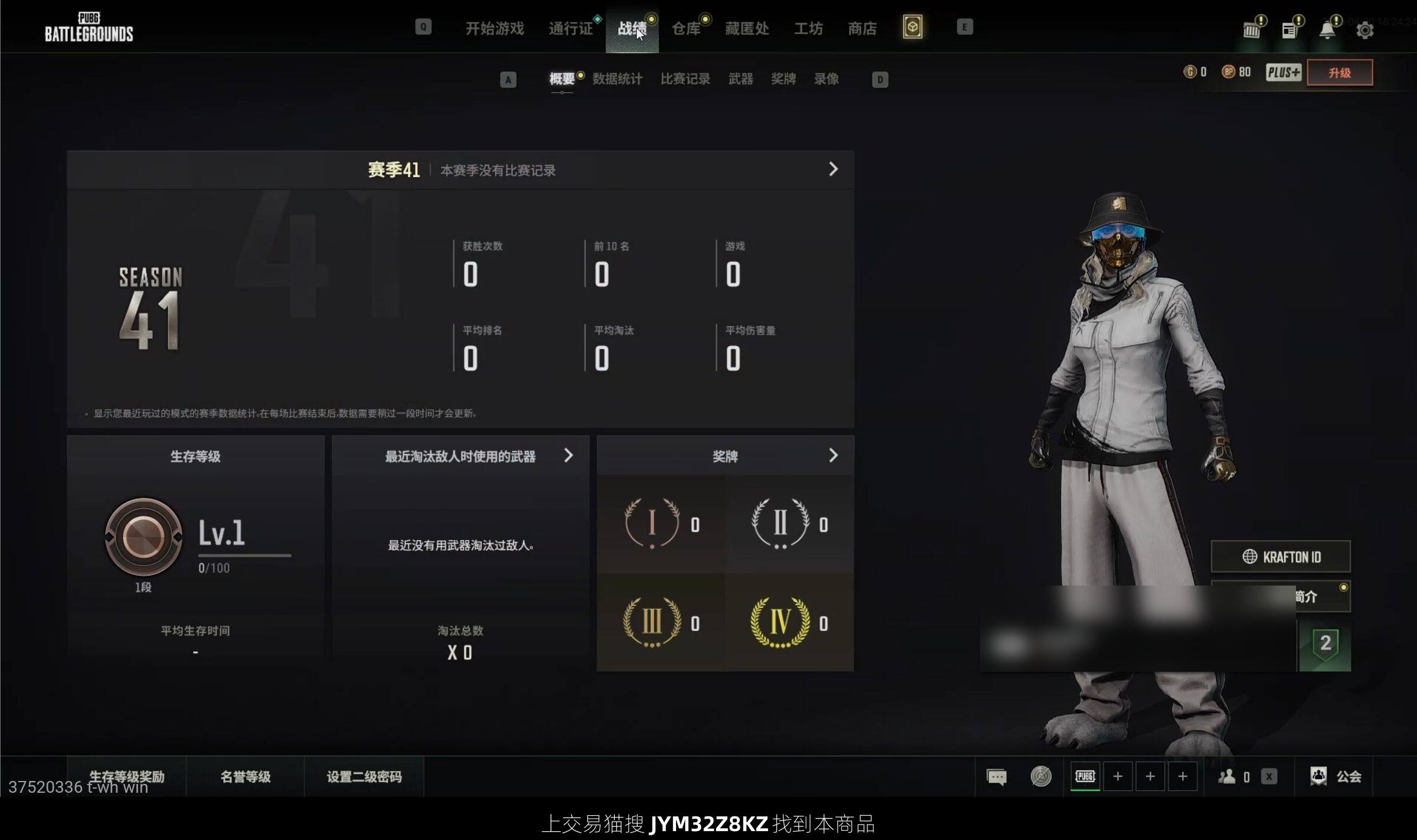Switch to the 比赛记录 tab
This screenshot has width=1417, height=840.
pyautogui.click(x=685, y=79)
